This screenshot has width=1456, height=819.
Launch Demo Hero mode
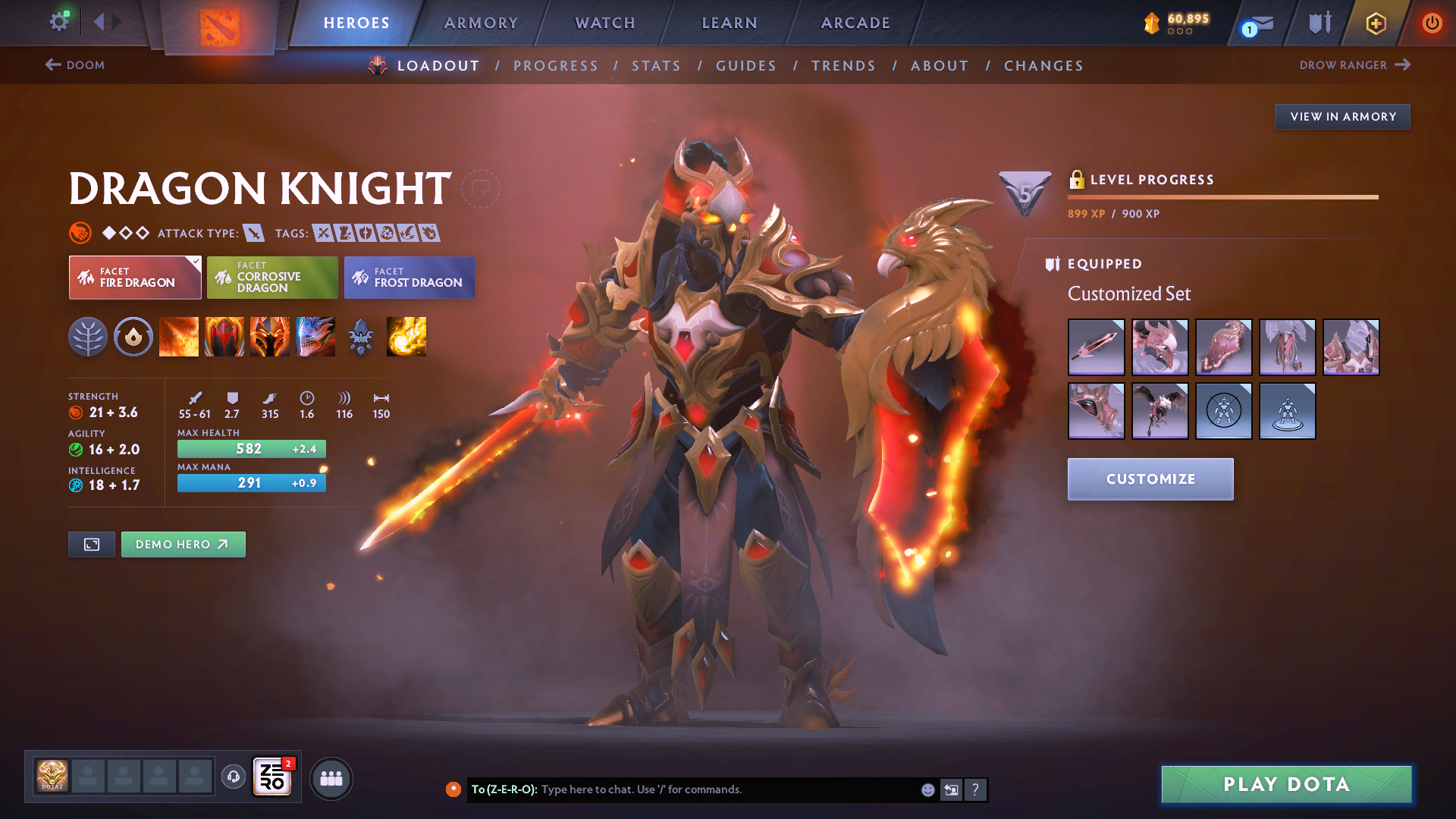183,544
